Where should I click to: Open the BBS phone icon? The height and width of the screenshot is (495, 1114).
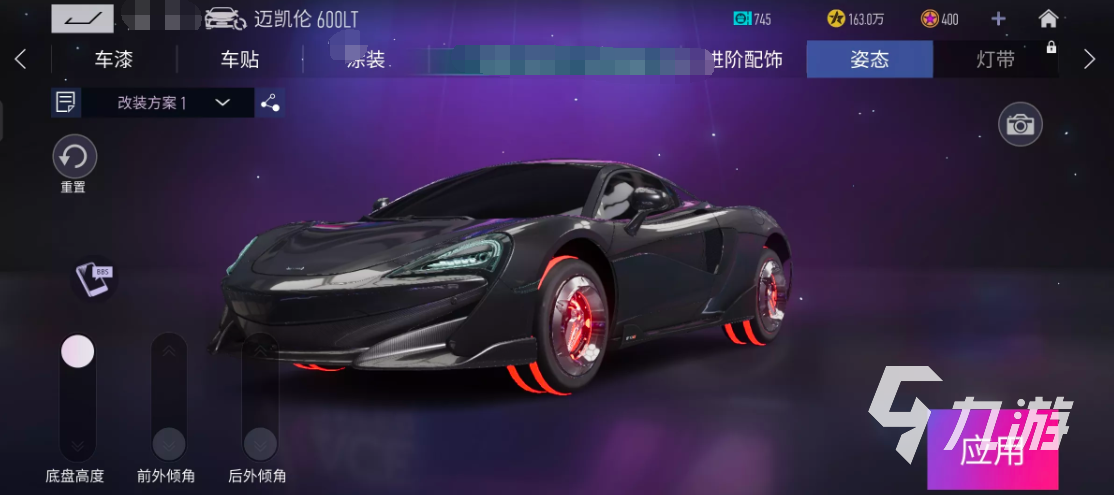coord(95,278)
